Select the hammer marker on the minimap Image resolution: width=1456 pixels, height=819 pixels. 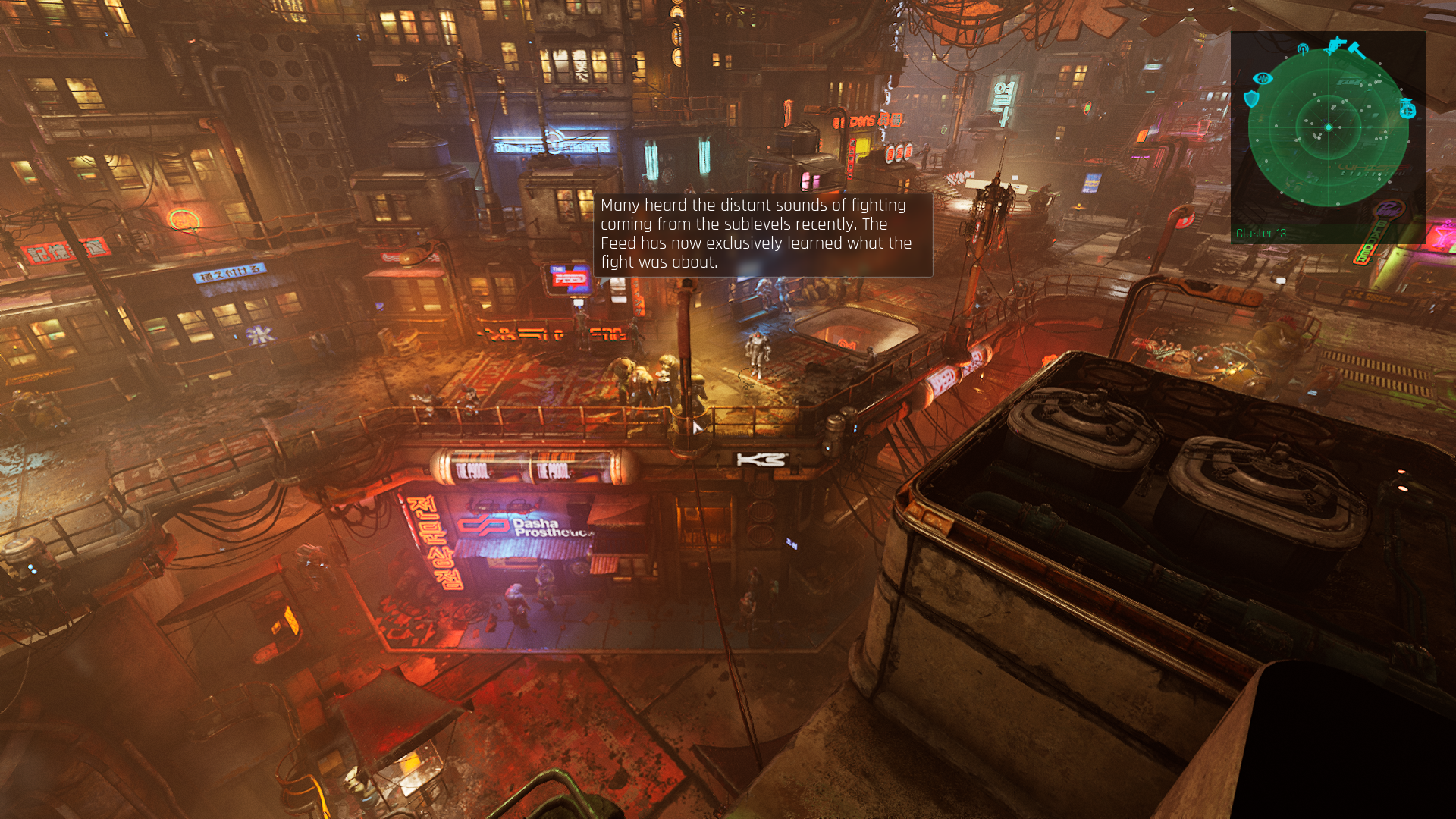(1356, 51)
